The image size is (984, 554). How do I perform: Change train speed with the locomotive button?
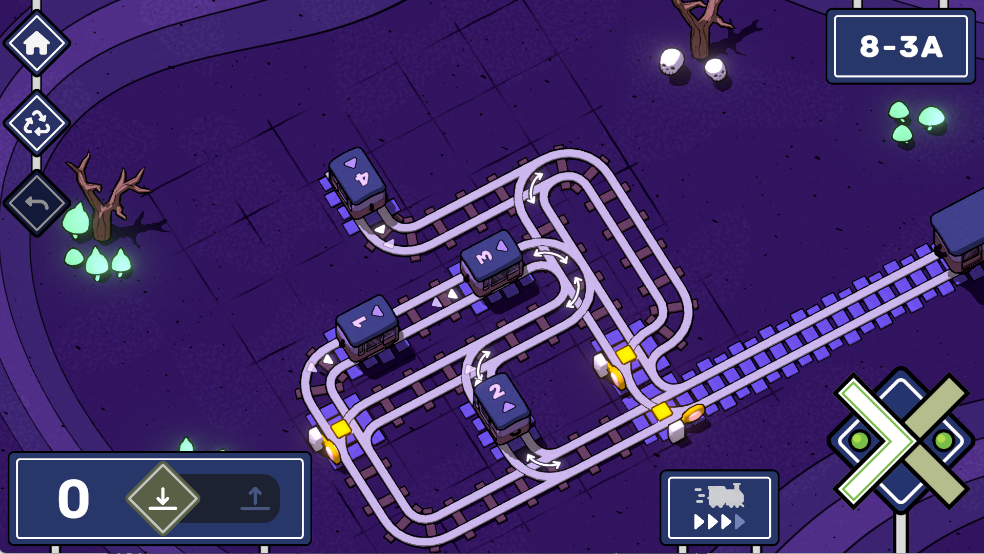[719, 507]
